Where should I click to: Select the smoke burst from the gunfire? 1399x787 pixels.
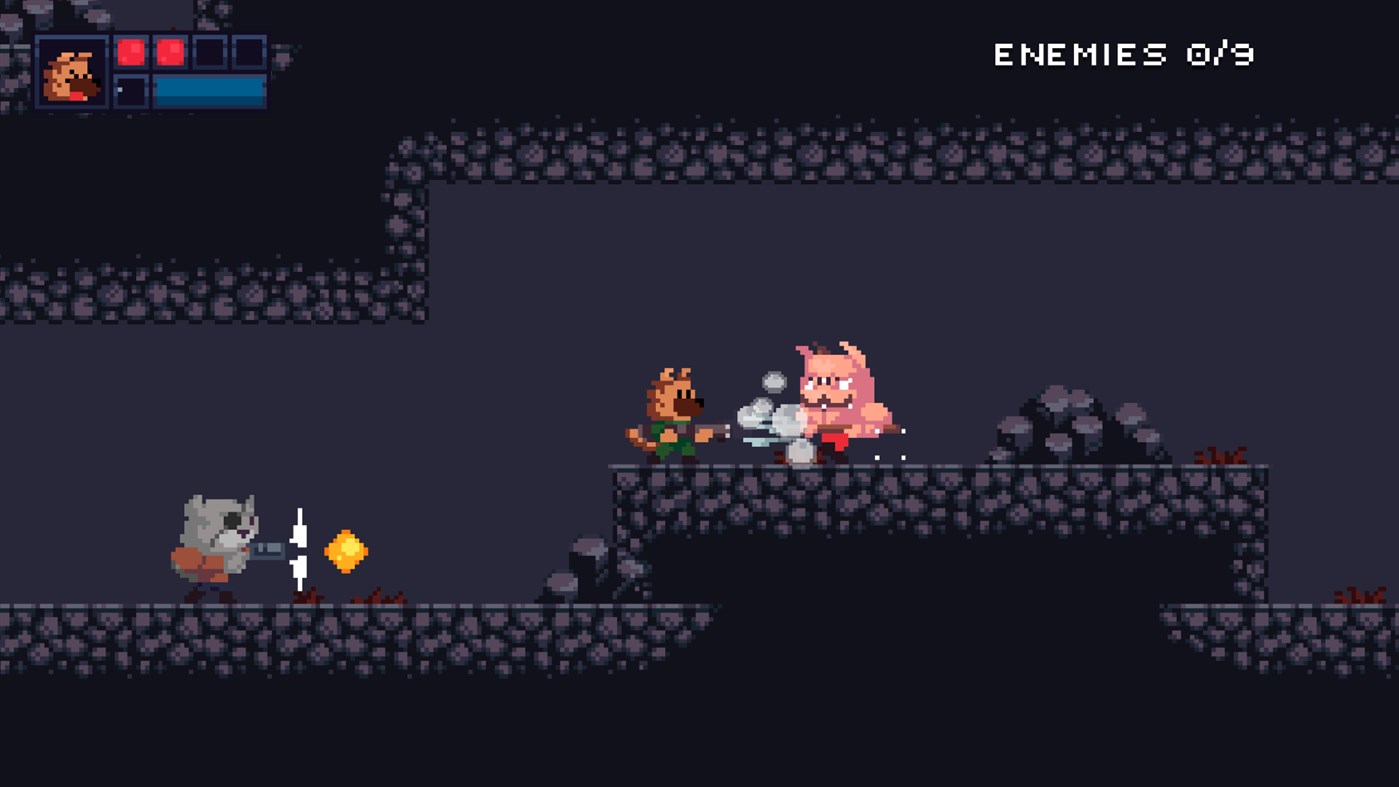[770, 420]
